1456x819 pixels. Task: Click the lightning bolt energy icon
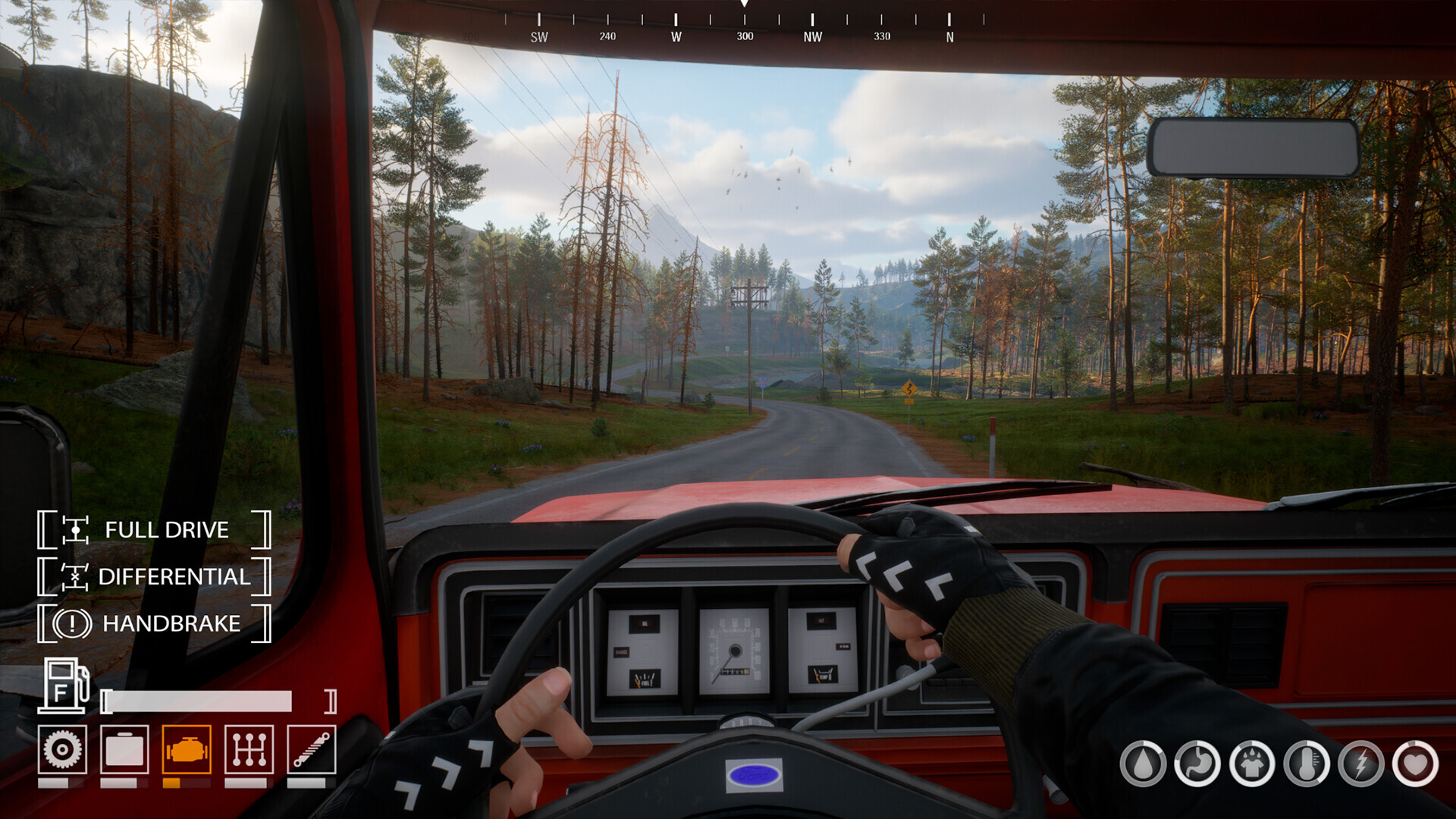pos(1361,763)
